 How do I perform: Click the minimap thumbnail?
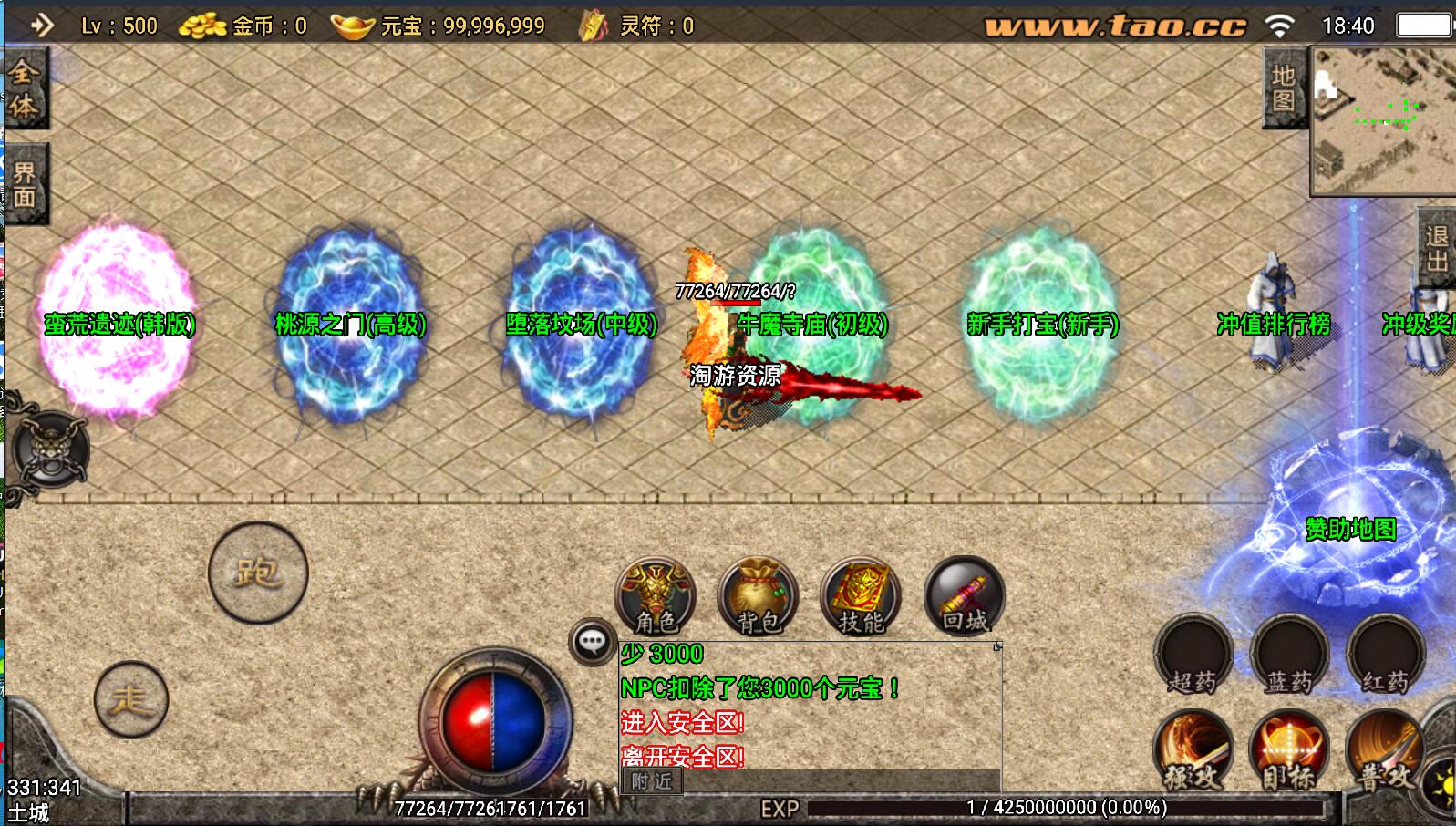point(1383,121)
